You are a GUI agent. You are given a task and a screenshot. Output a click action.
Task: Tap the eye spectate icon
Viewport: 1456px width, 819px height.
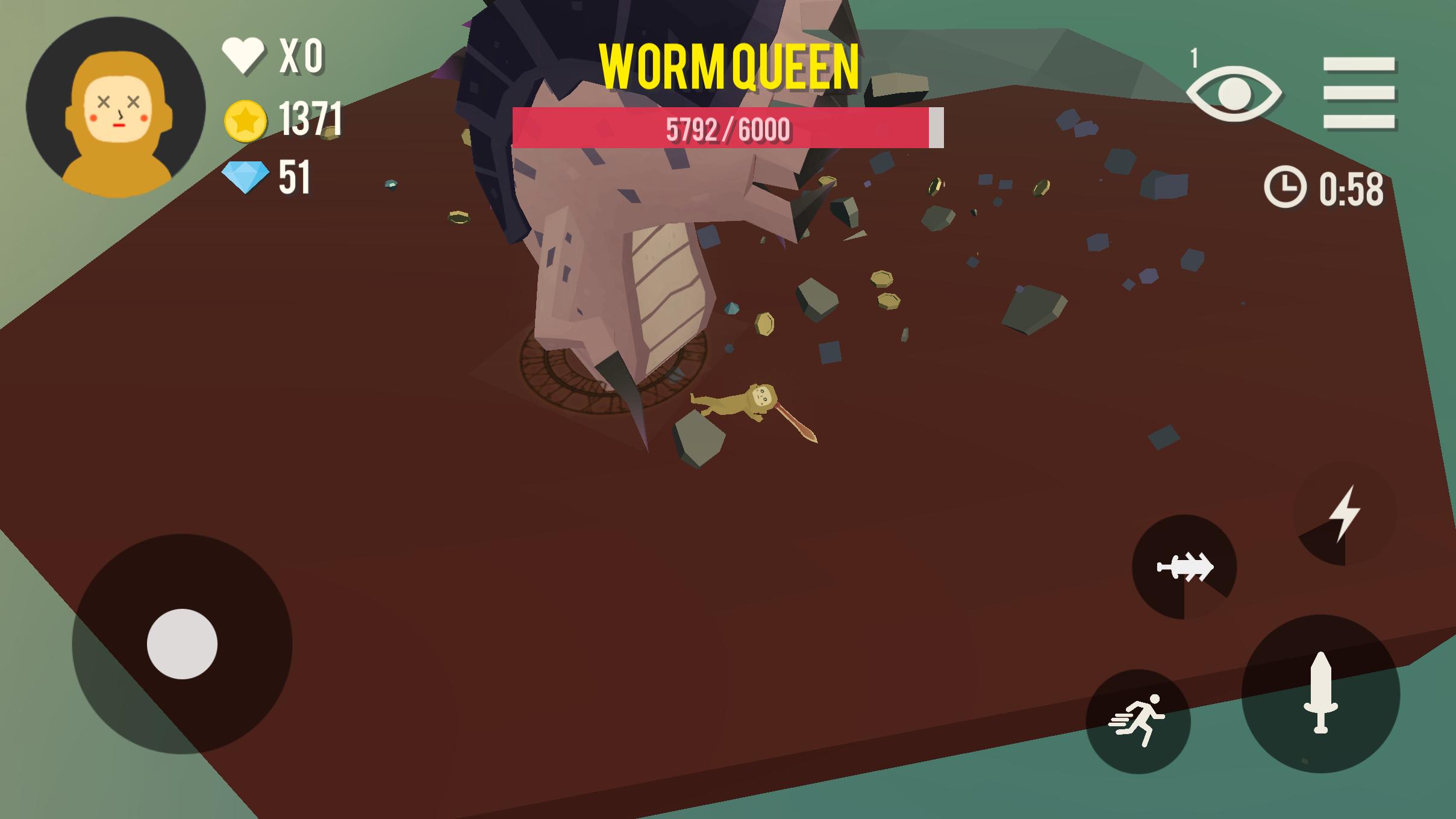point(1234,93)
